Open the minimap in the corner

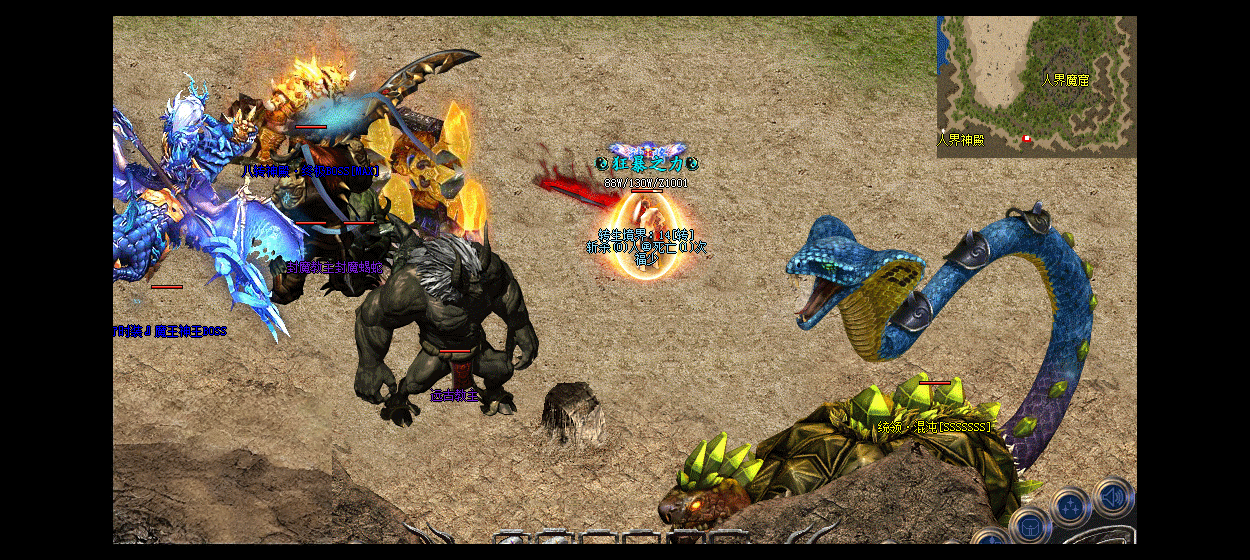coord(1036,86)
